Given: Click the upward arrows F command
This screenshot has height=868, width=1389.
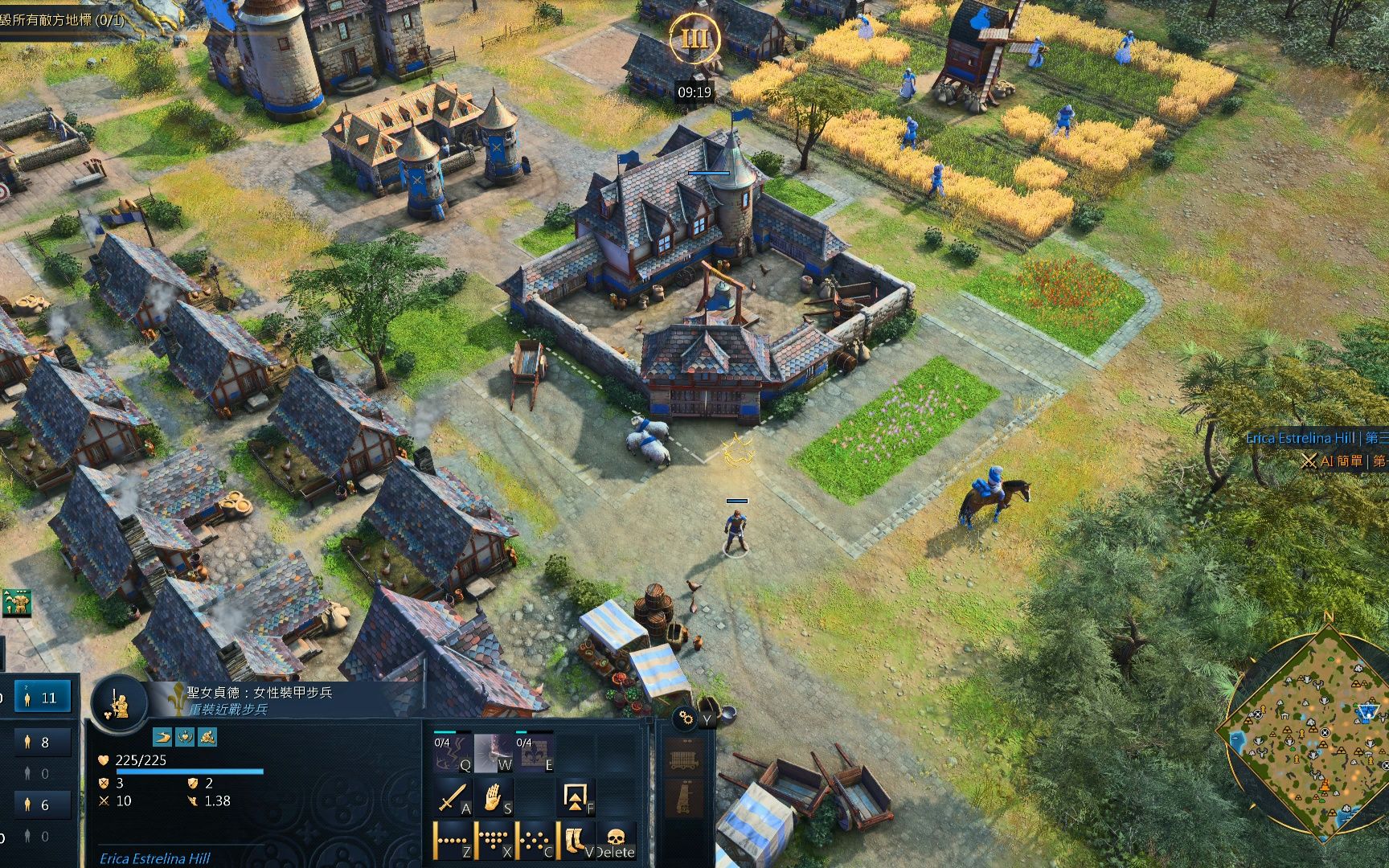Looking at the screenshot, I should (x=576, y=798).
